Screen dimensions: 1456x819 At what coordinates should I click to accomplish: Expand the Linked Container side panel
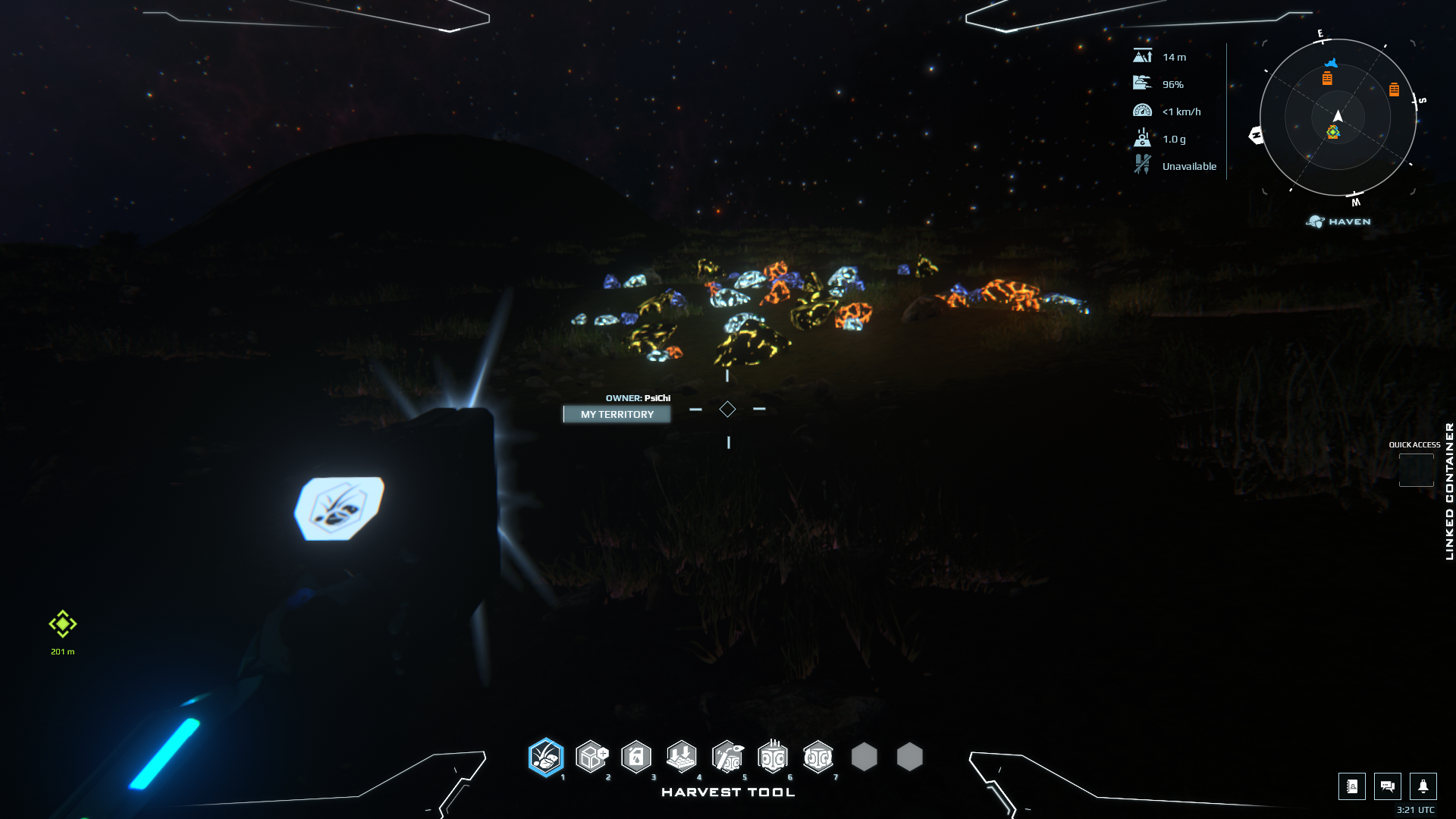pos(1449,491)
